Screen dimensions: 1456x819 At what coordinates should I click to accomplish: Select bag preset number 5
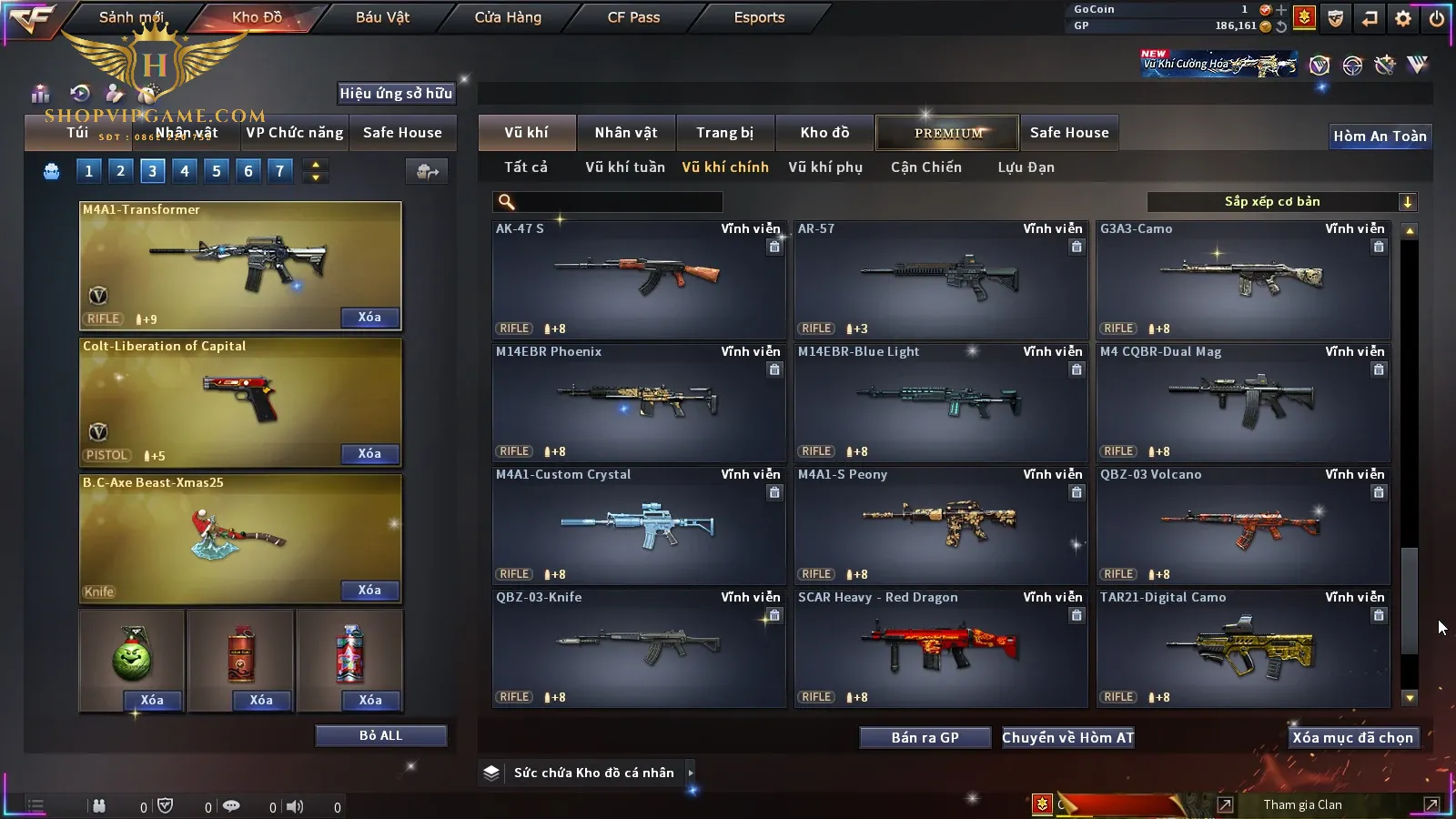click(216, 171)
